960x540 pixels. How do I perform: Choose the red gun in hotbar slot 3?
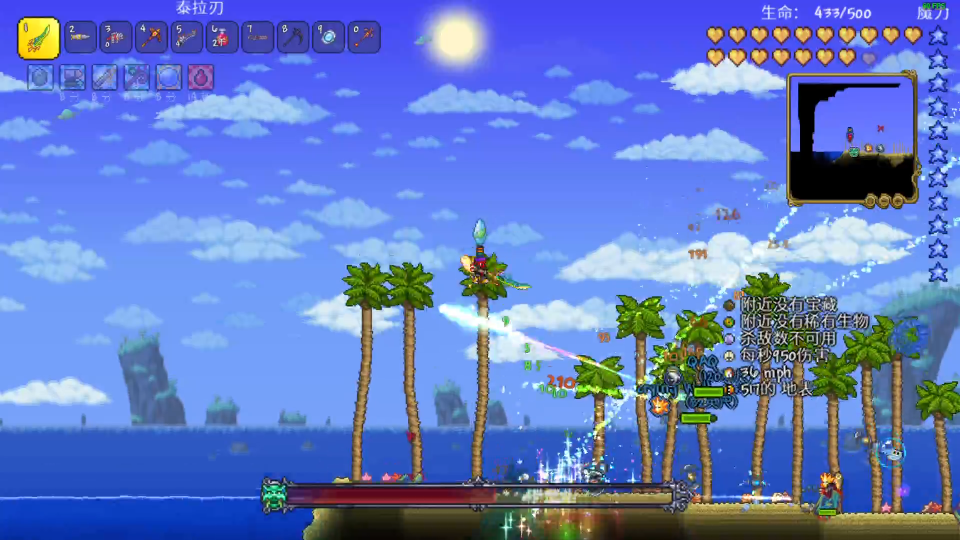tap(117, 38)
